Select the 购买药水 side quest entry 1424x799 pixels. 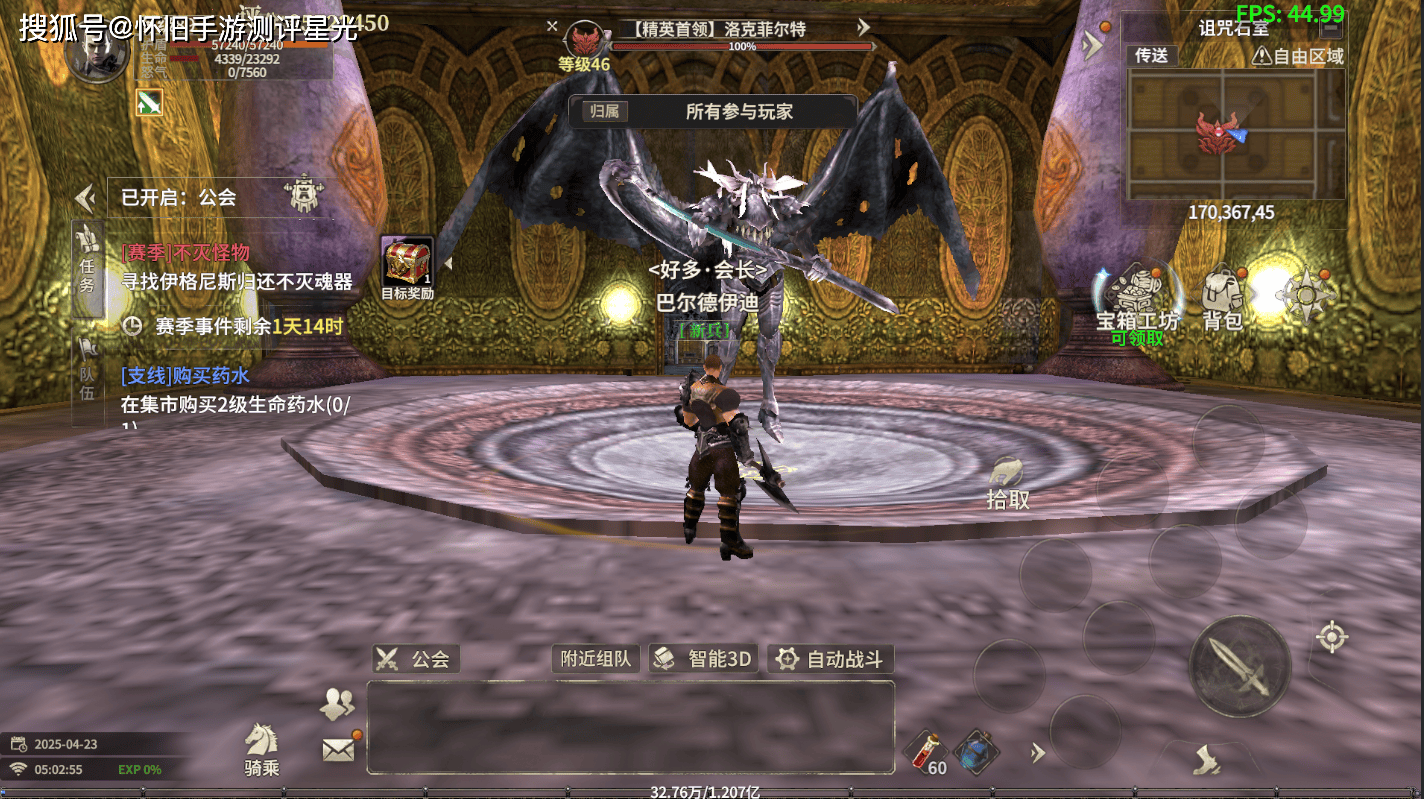pos(235,390)
